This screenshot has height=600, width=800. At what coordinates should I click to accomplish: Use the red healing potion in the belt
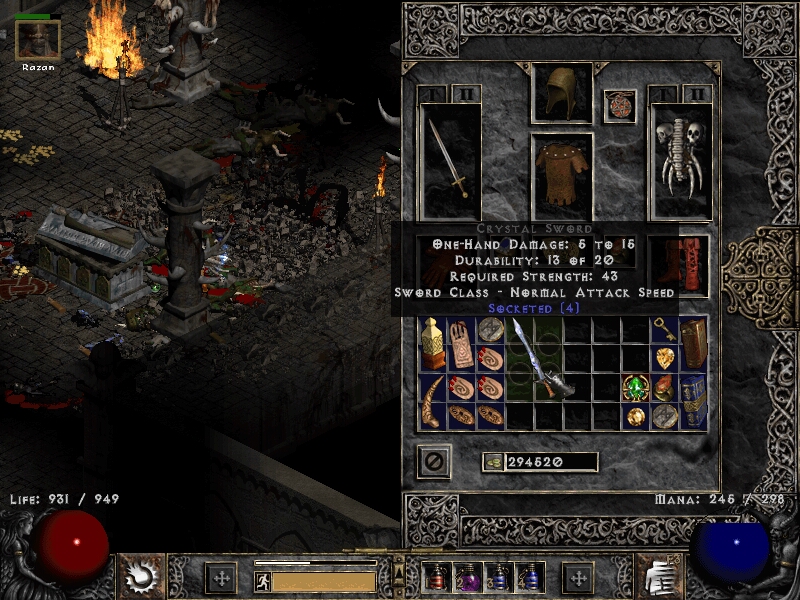[x=436, y=577]
